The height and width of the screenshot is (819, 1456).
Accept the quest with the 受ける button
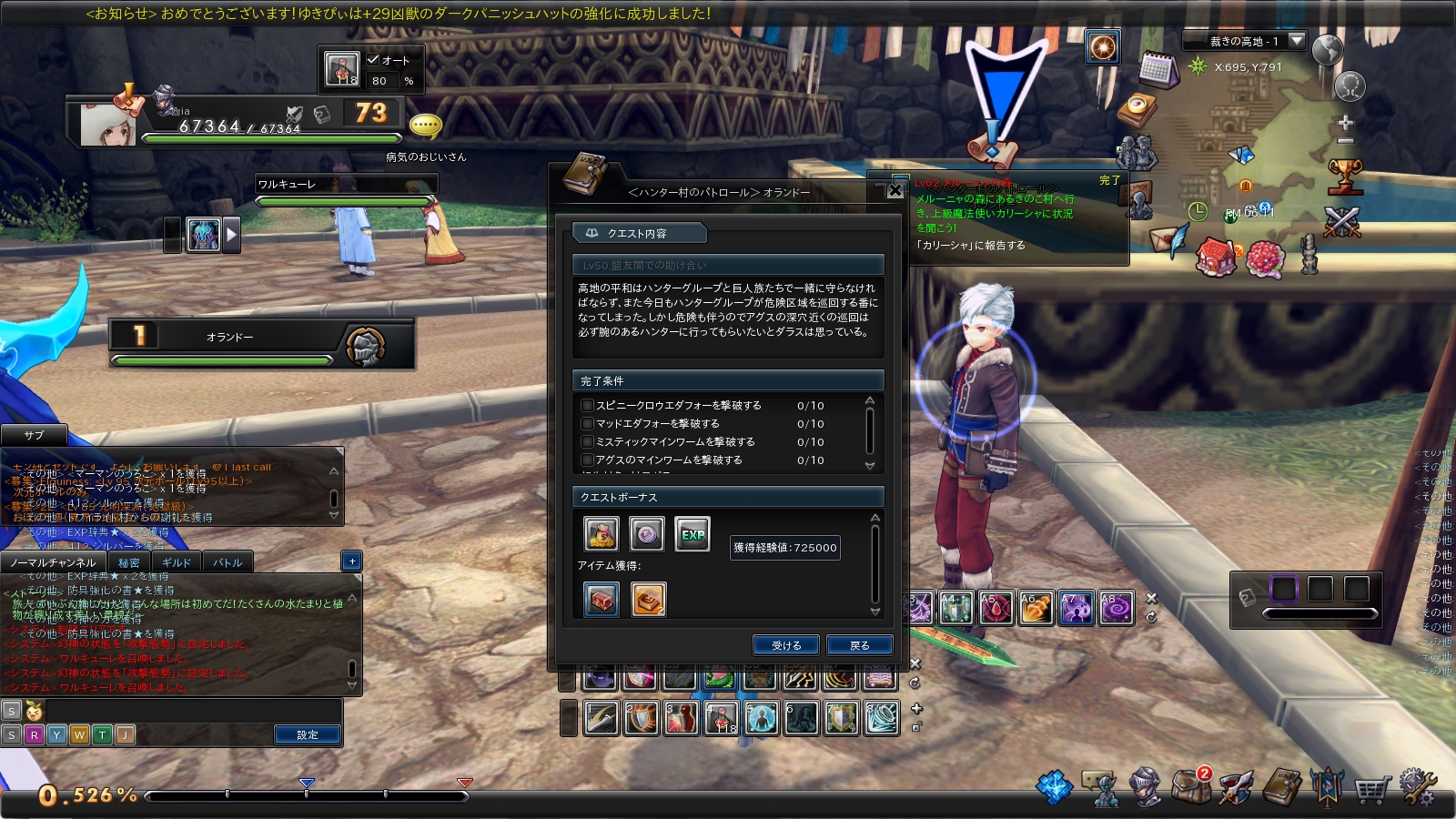point(786,645)
